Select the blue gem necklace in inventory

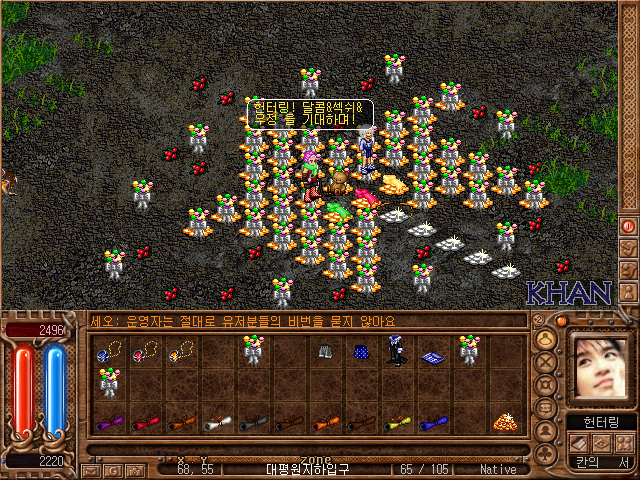[108, 352]
